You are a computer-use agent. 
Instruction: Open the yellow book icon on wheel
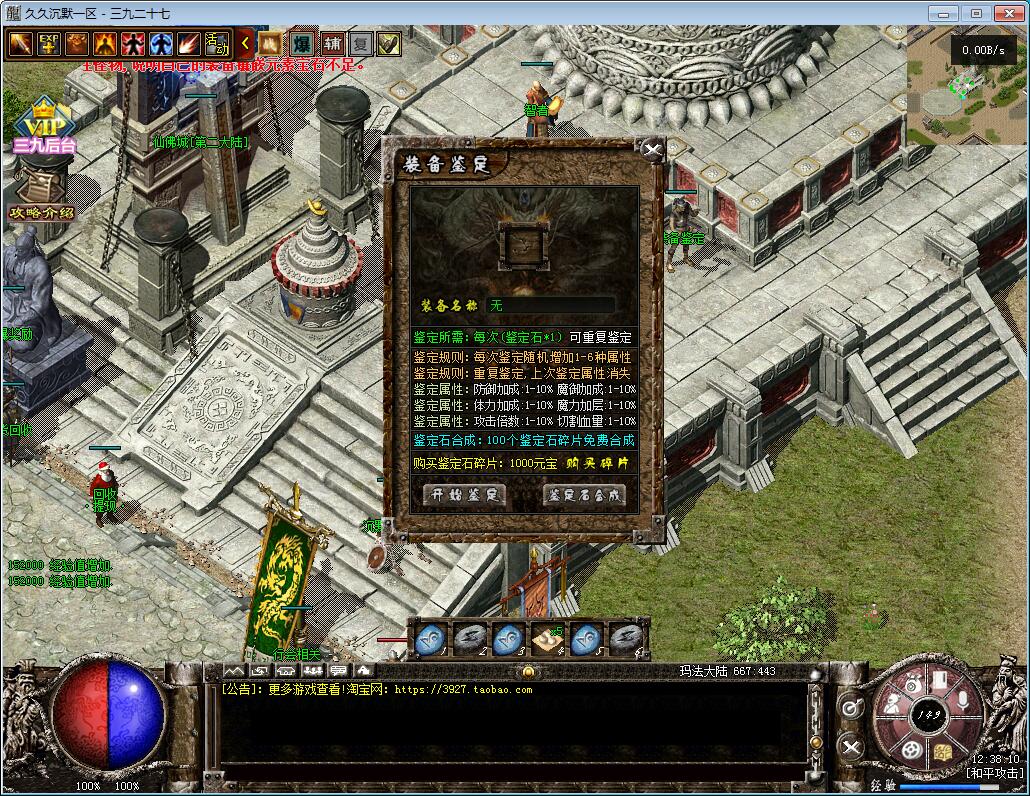point(943,751)
